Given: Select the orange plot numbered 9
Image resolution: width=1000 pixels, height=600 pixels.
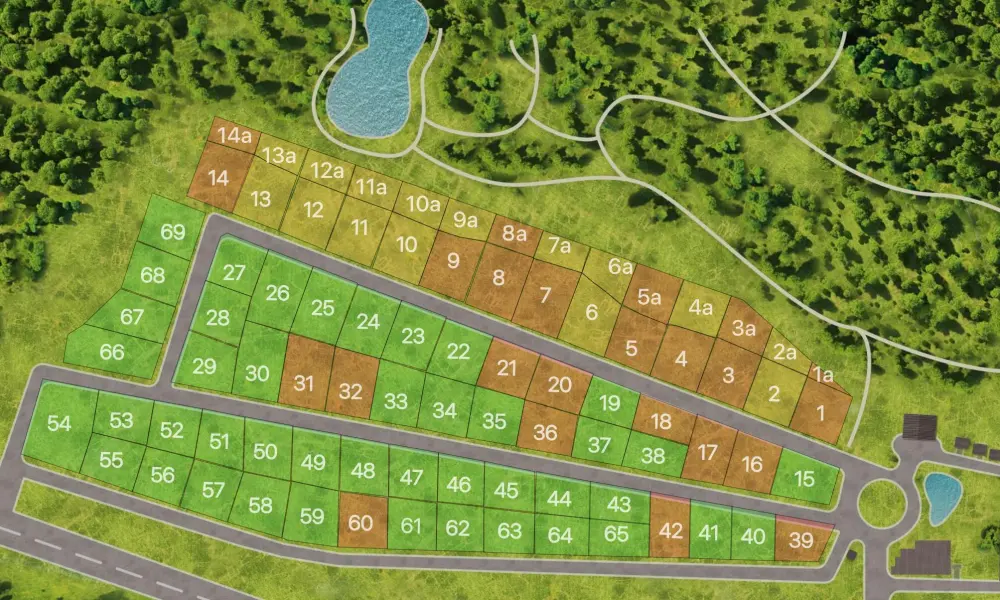Looking at the screenshot, I should tap(453, 262).
